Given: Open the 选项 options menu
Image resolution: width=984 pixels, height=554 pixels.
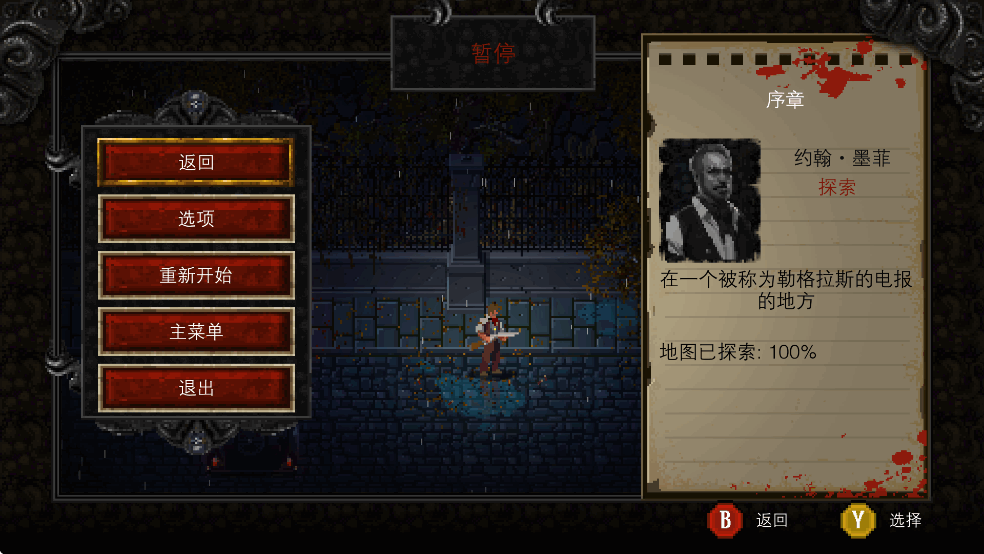Looking at the screenshot, I should point(196,219).
